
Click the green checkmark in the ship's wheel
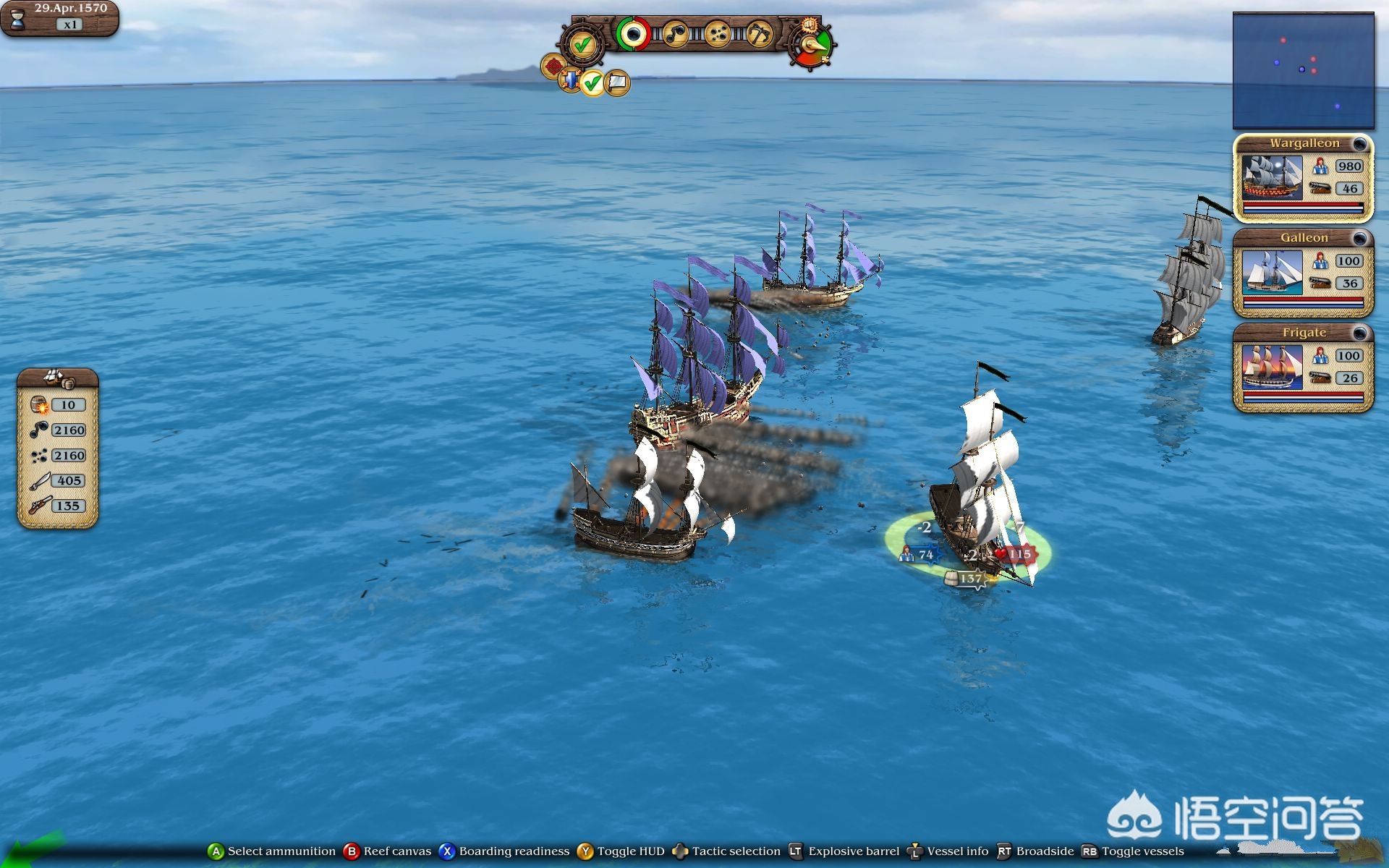pos(583,44)
